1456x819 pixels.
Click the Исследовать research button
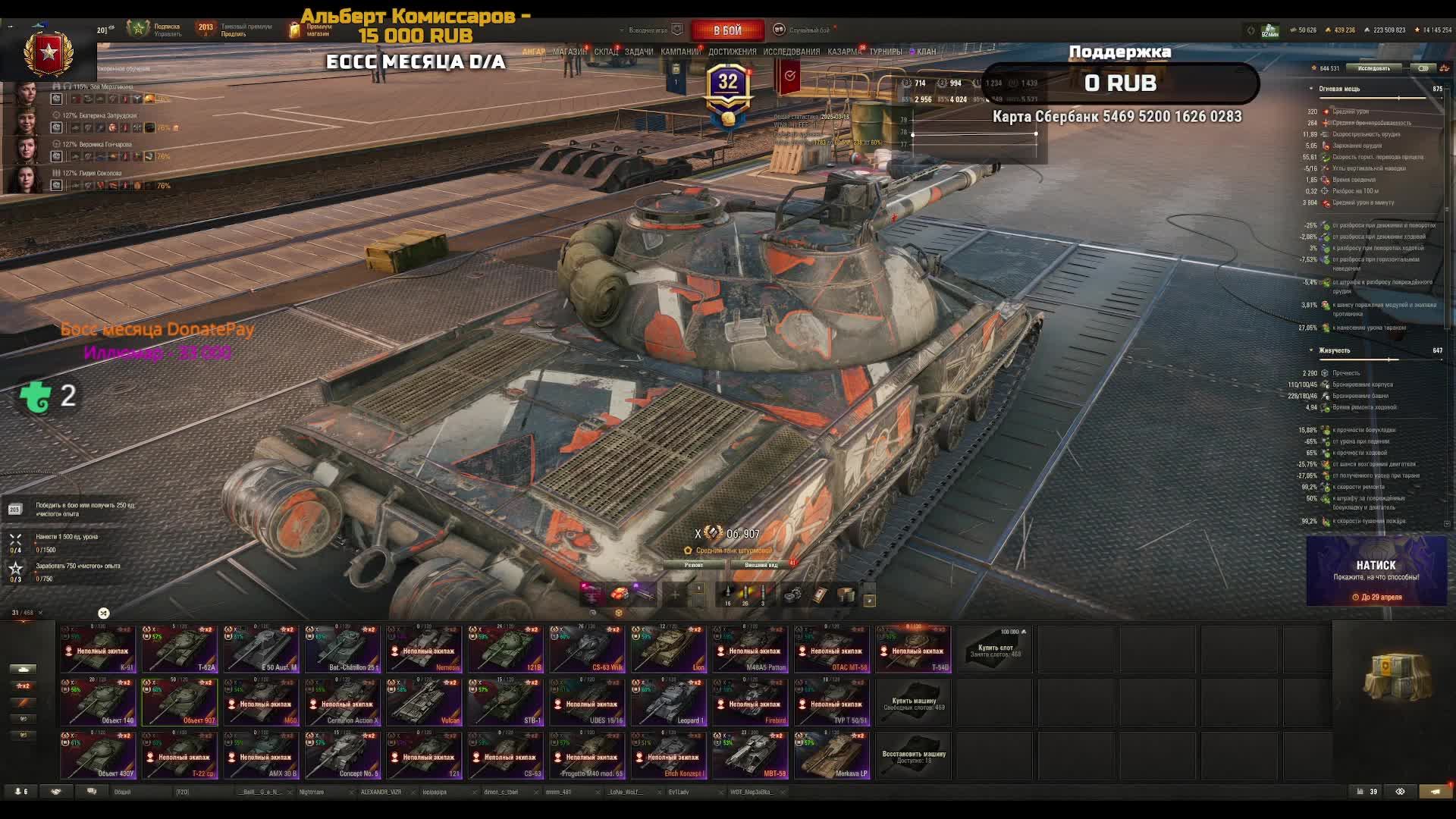1374,68
